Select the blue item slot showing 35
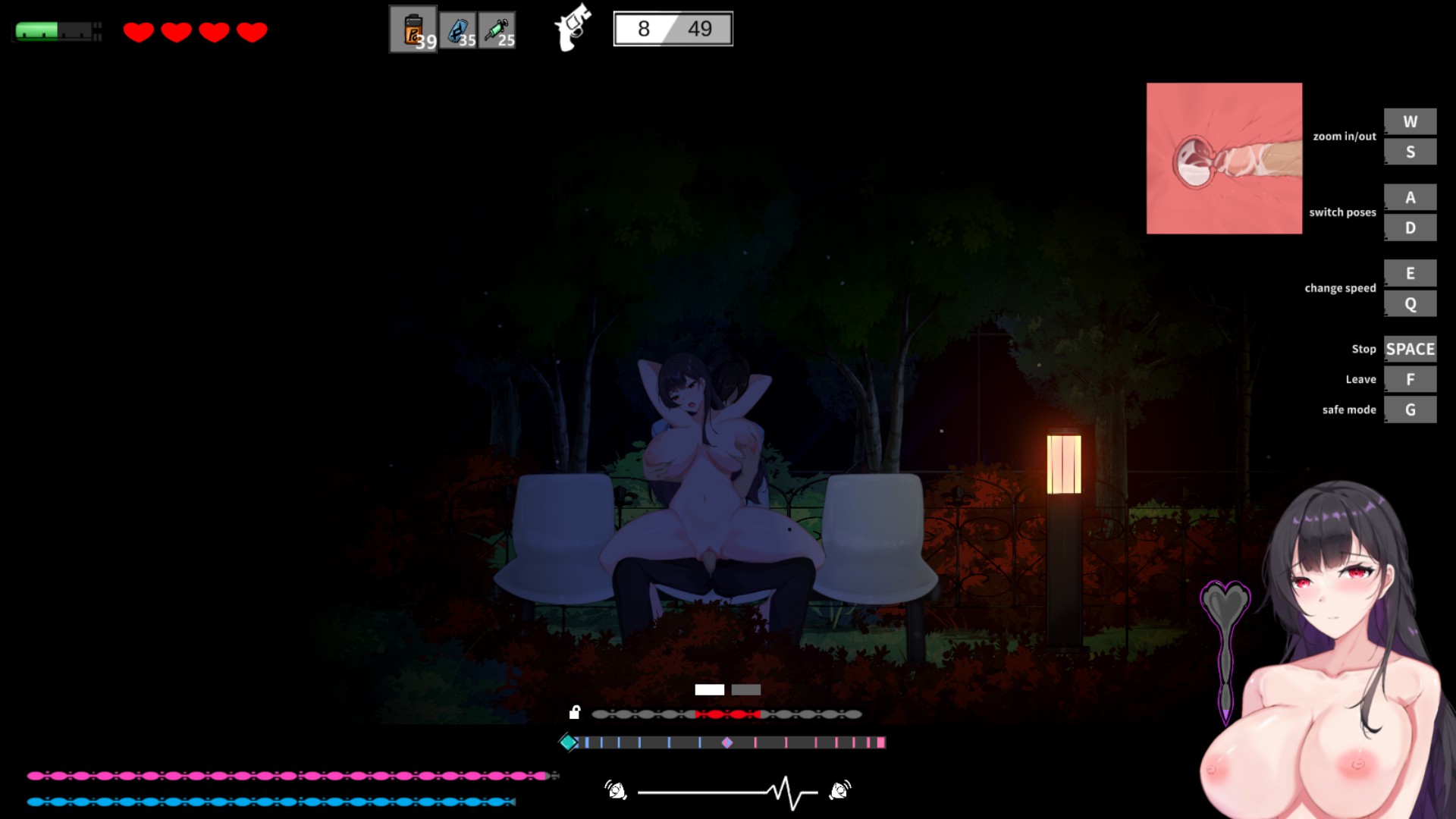Screen dimensions: 1456x819 click(x=458, y=30)
